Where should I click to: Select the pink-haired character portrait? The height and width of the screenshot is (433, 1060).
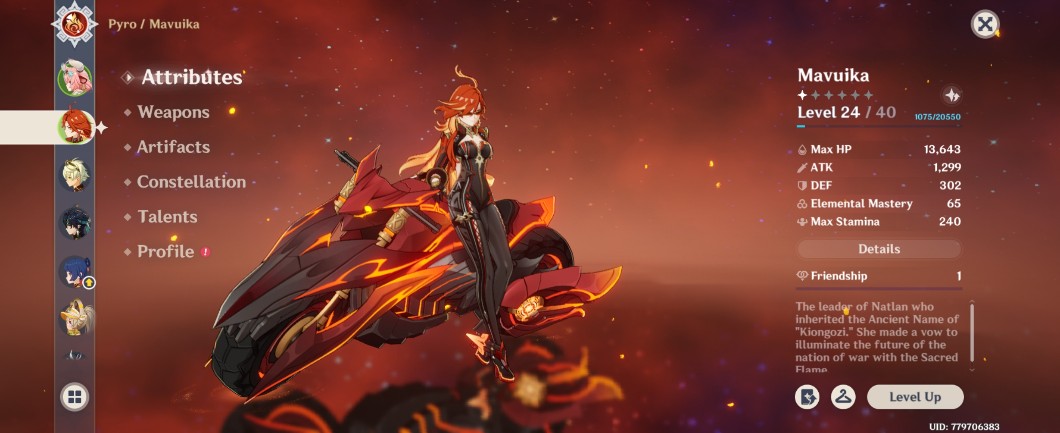point(75,76)
